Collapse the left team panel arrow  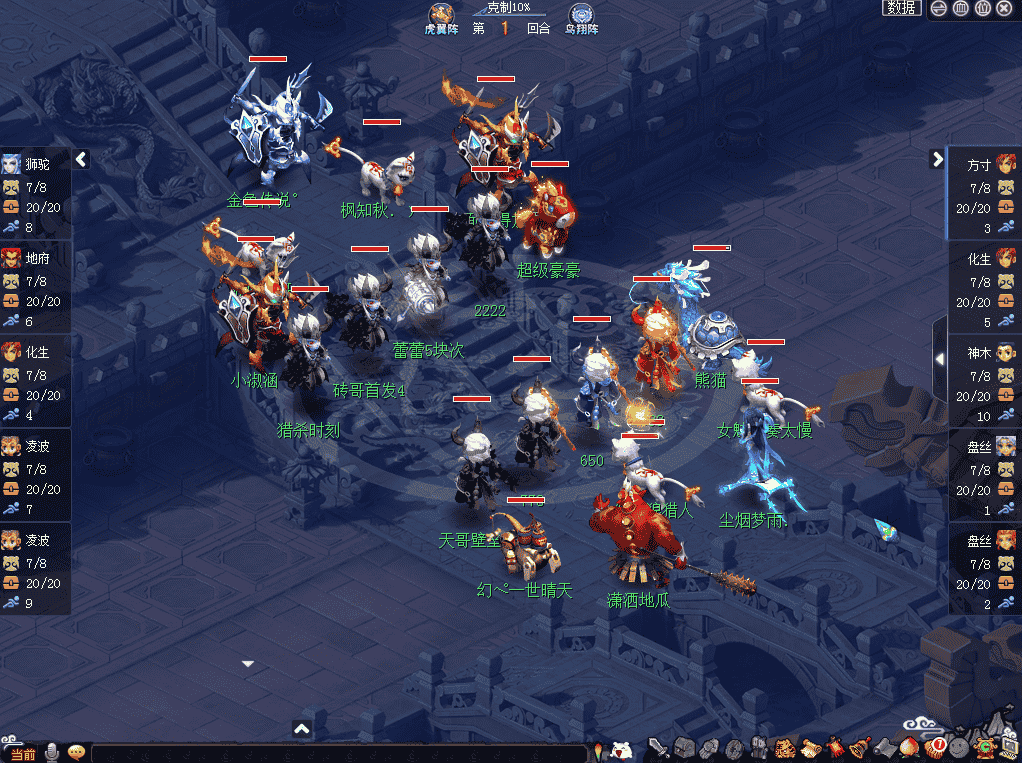[82, 159]
